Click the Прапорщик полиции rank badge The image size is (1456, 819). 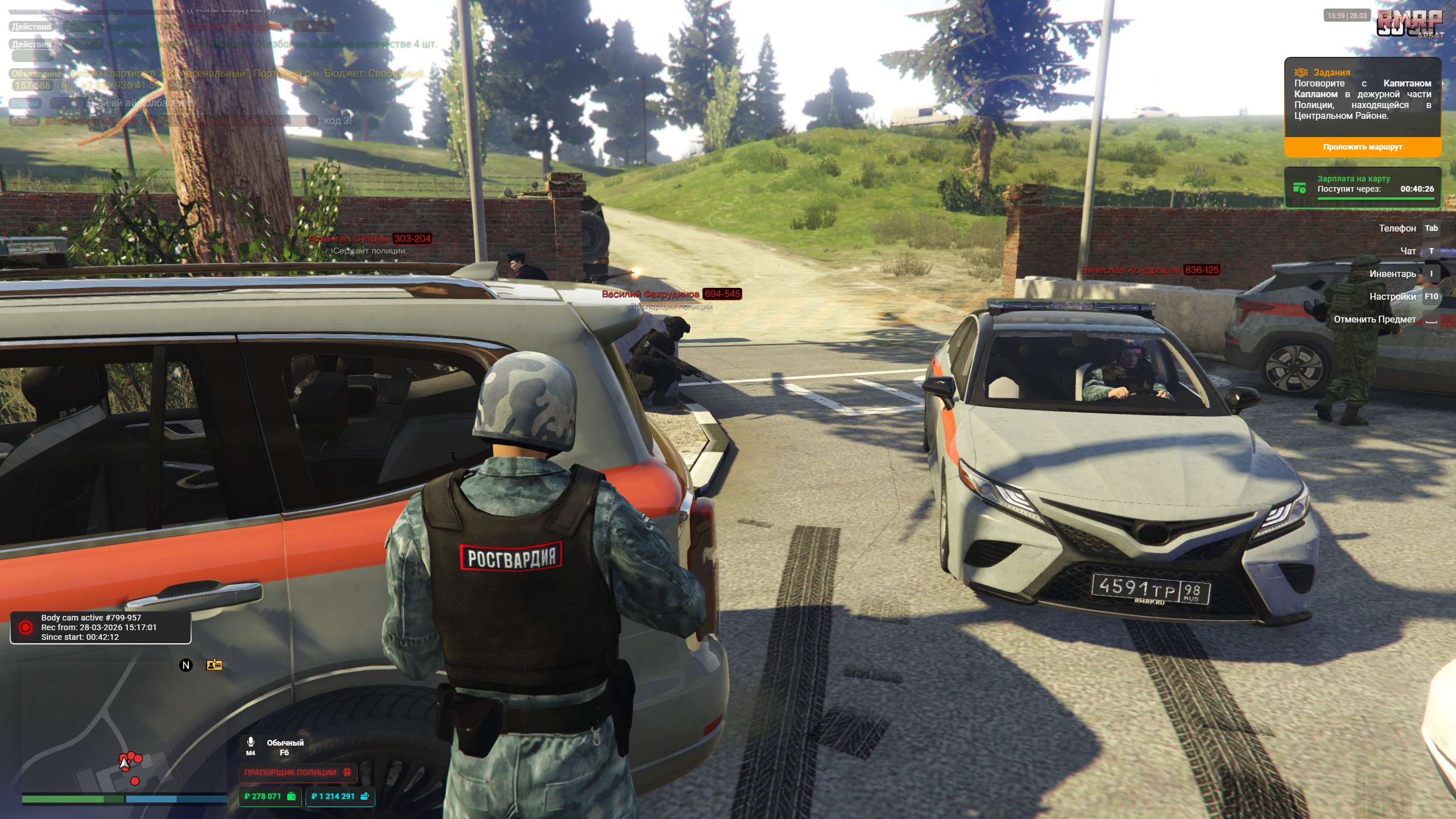tap(297, 772)
